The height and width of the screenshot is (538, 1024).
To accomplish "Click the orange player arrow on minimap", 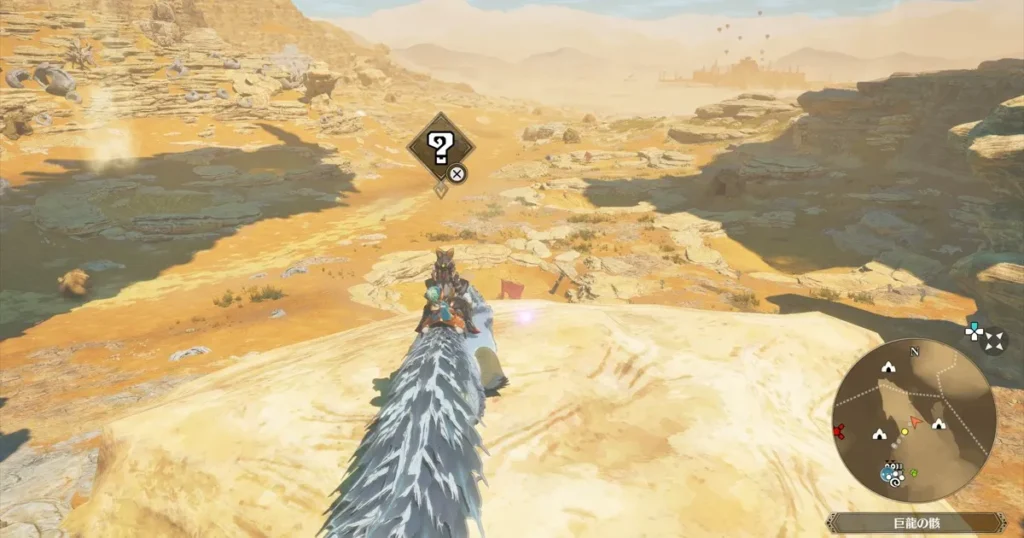I will tap(916, 423).
